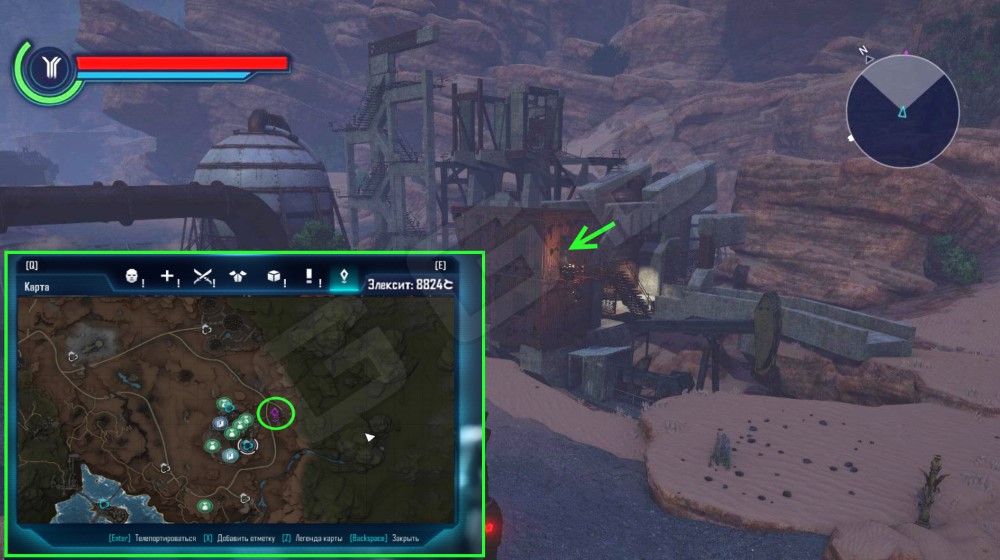The width and height of the screenshot is (1000, 560).
Task: Select the active map pin tab
Action: 345,276
